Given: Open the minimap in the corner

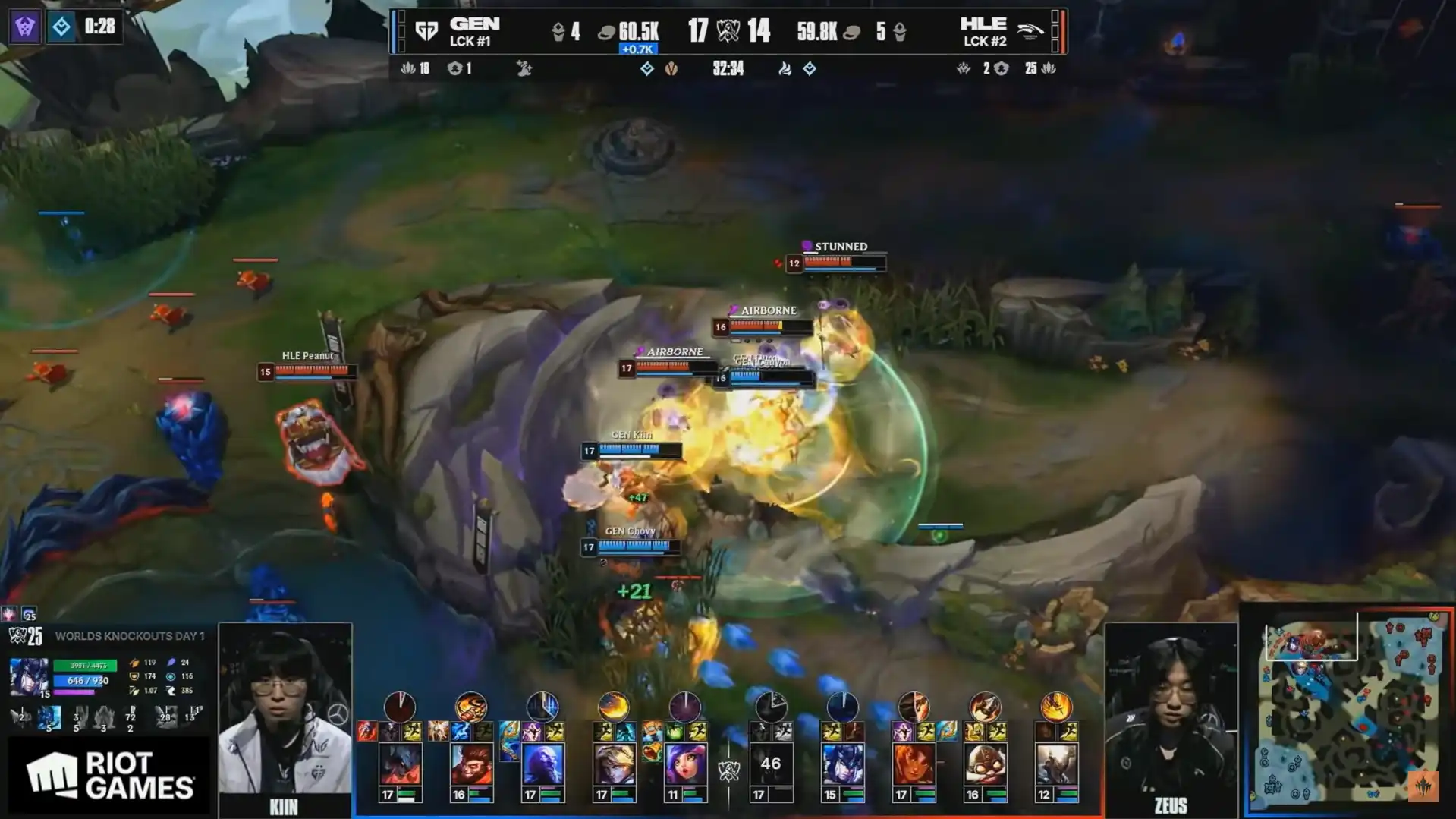Looking at the screenshot, I should pos(1348,708).
